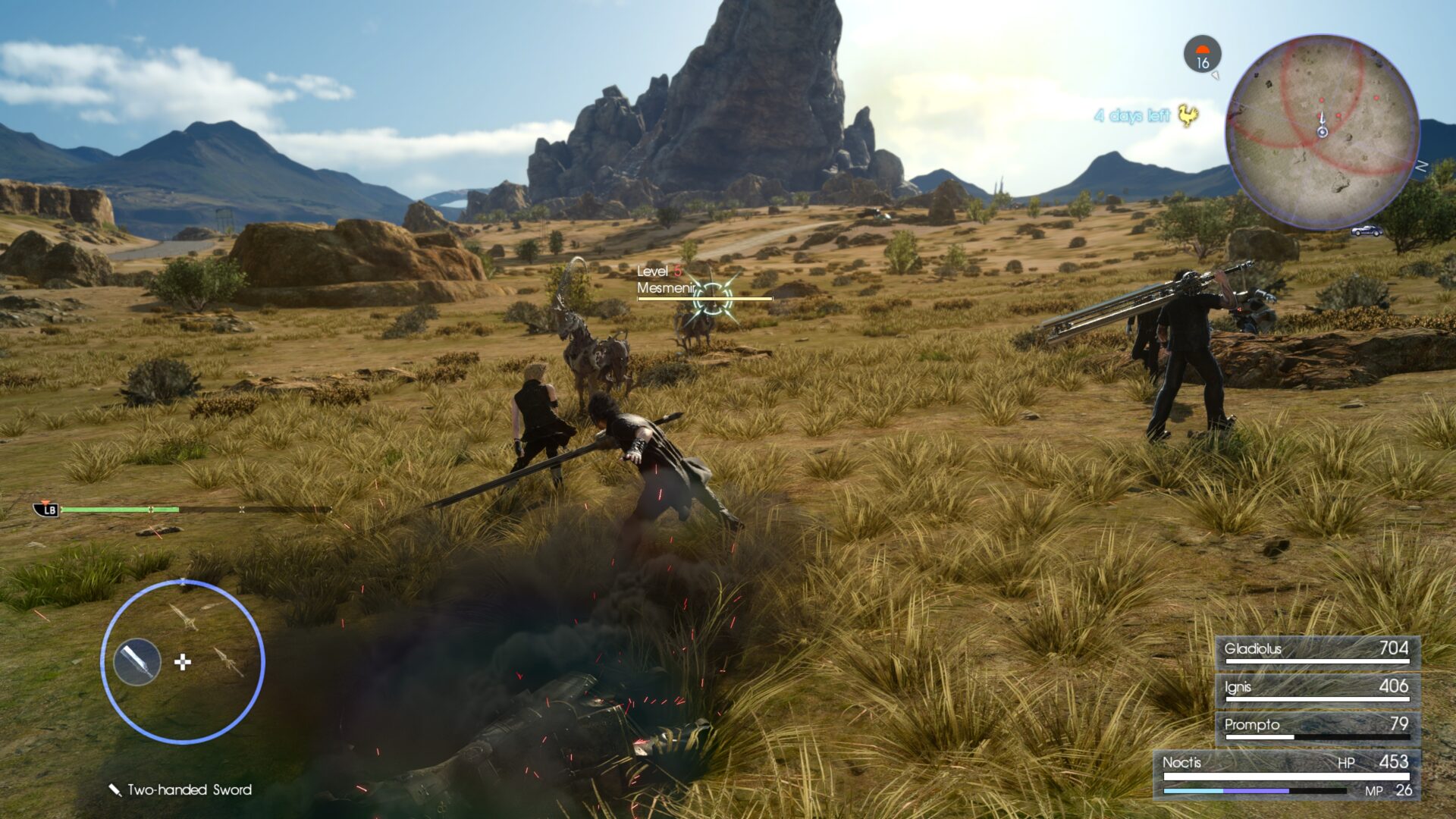Viewport: 1456px width, 819px height.
Task: Click the N compass marker on the minimap
Action: (1420, 166)
